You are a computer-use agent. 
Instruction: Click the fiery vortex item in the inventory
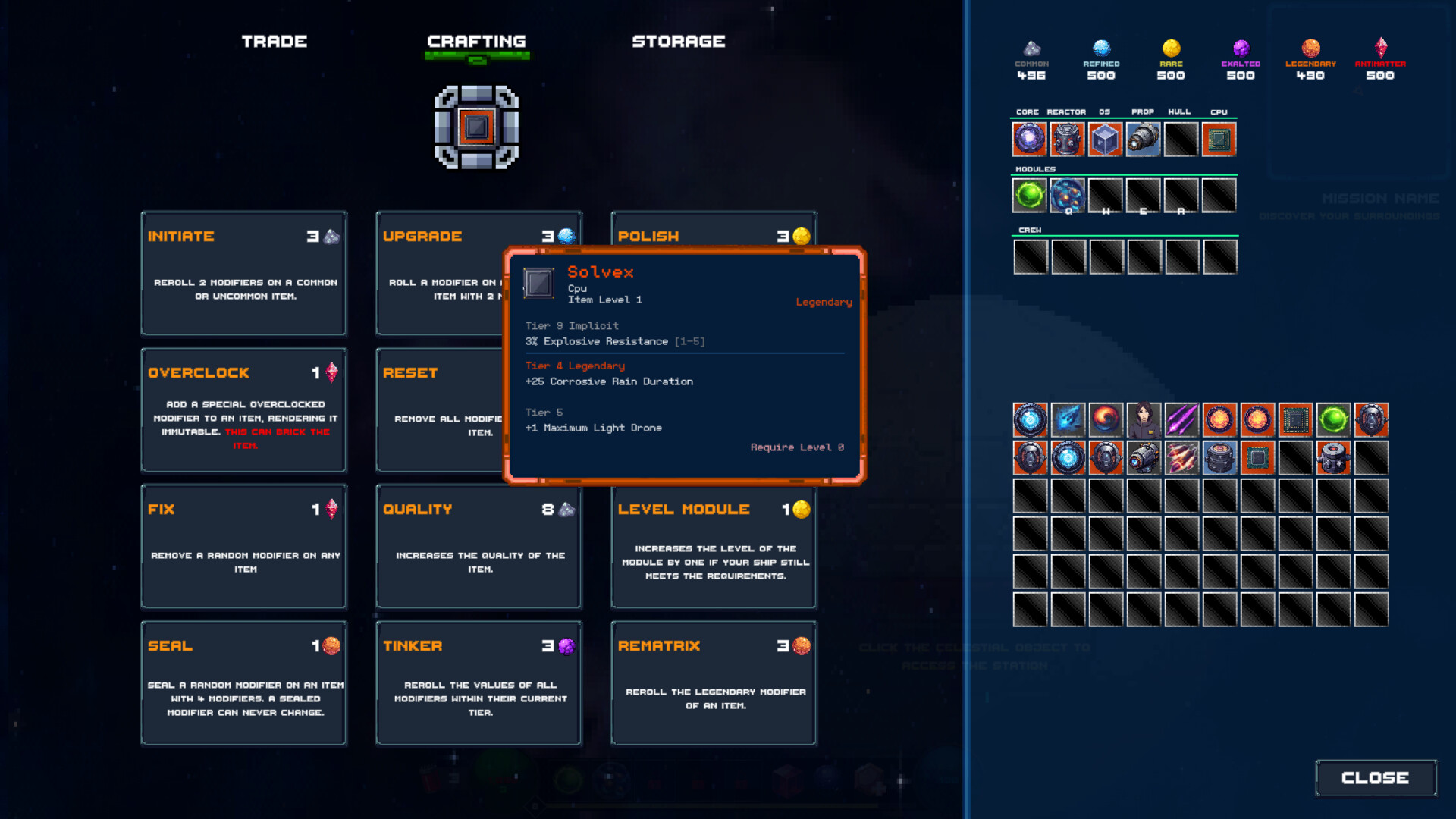click(1106, 419)
